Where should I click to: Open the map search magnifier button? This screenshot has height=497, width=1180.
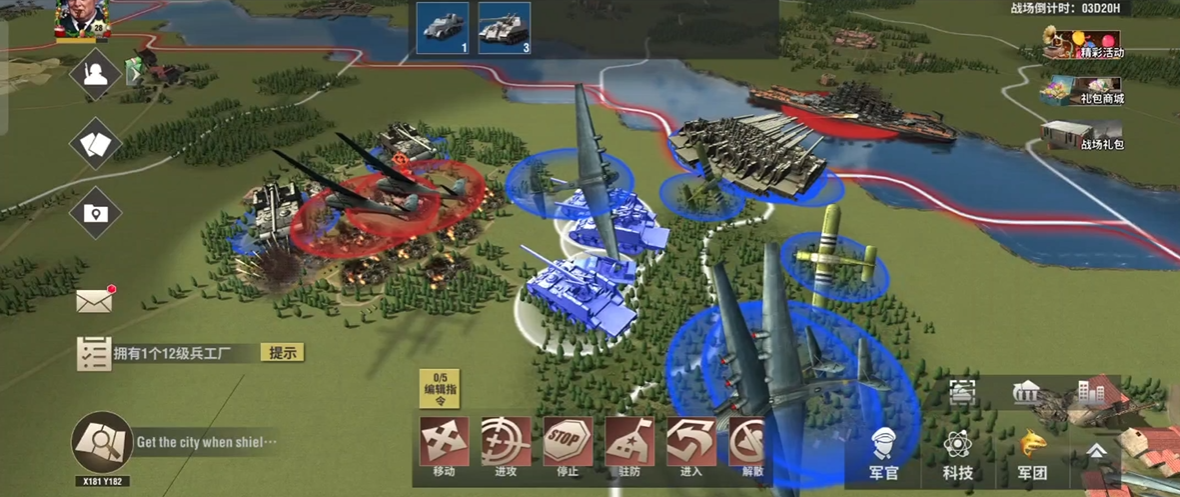coord(102,442)
